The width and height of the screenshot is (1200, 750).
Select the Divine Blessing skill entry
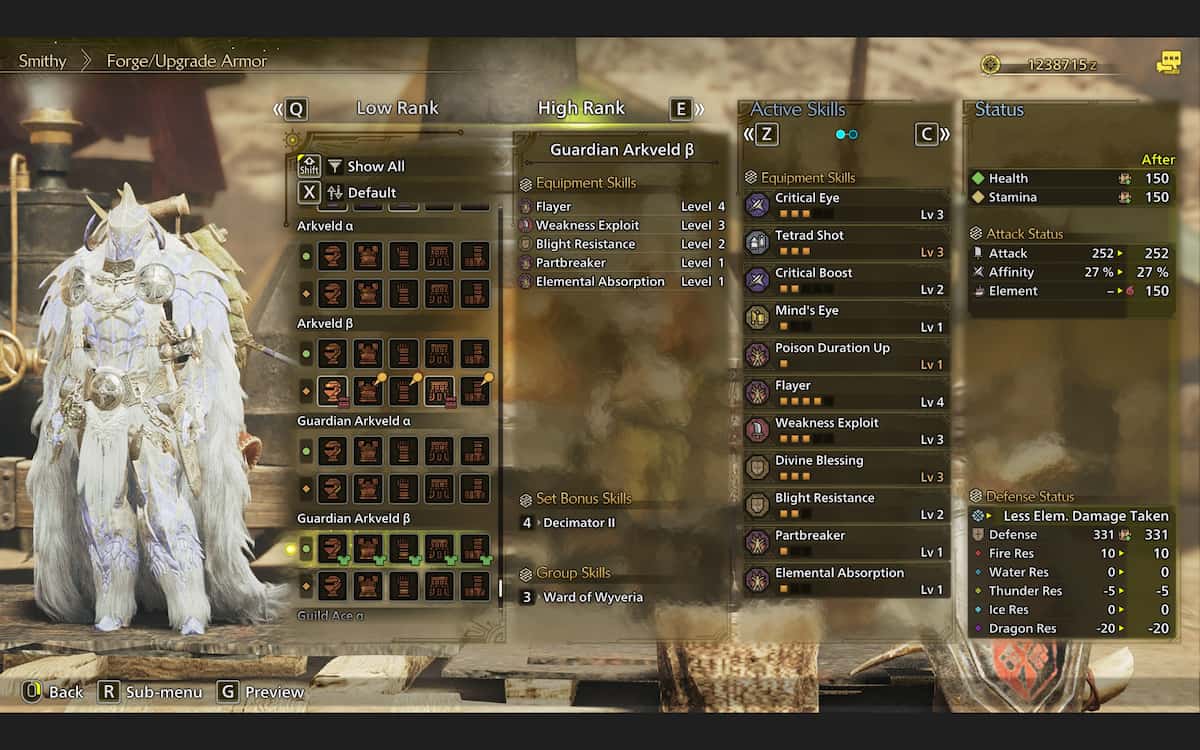(845, 468)
